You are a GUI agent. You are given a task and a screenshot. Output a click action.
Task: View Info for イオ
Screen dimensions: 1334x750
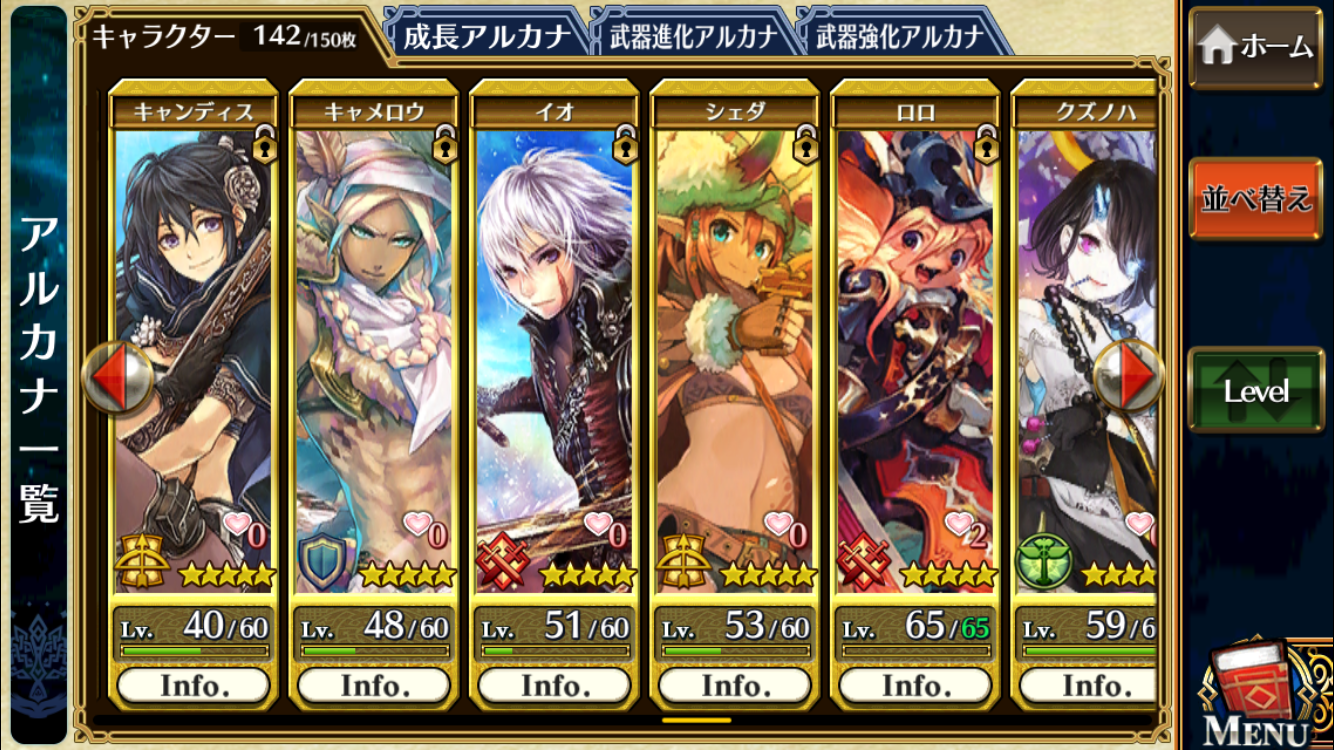554,686
